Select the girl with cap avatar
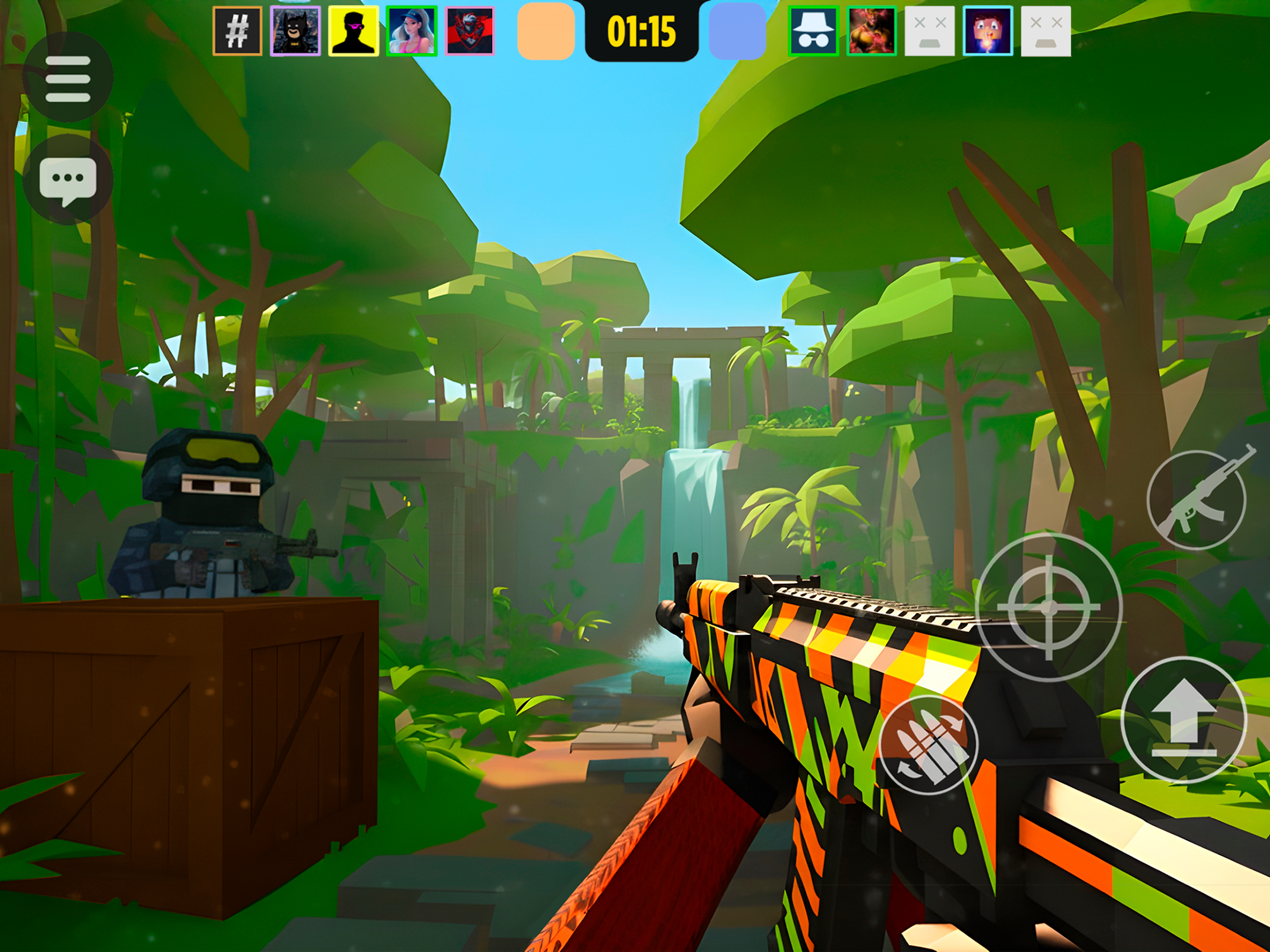Viewport: 1270px width, 952px height. point(411,31)
